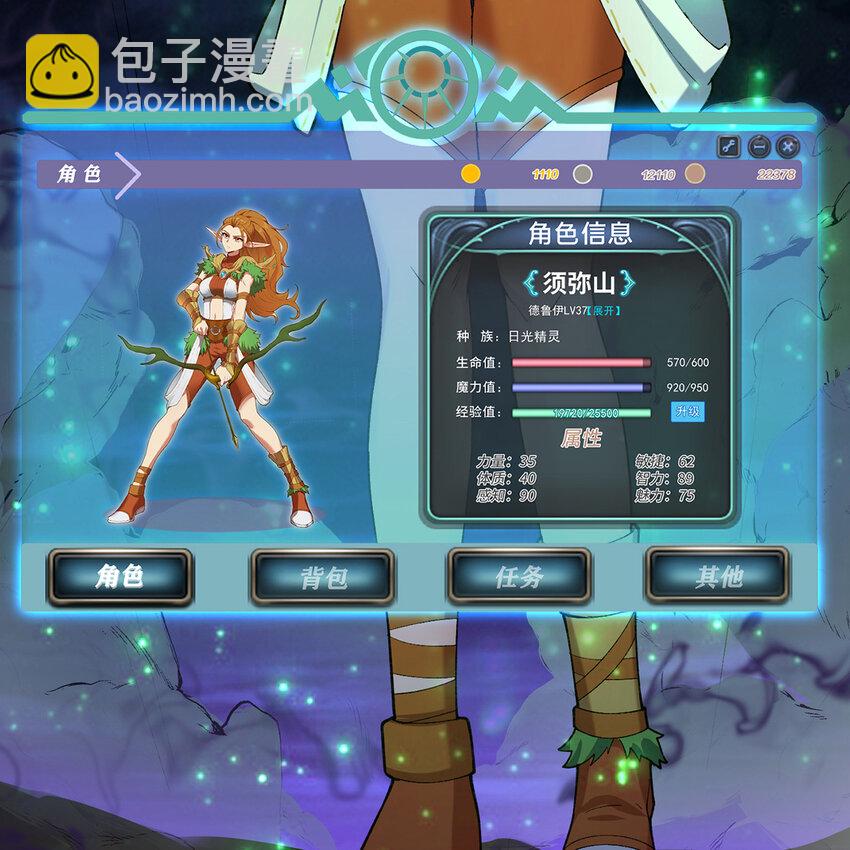Click the gold coin currency icon
This screenshot has width=850, height=850.
(x=471, y=174)
